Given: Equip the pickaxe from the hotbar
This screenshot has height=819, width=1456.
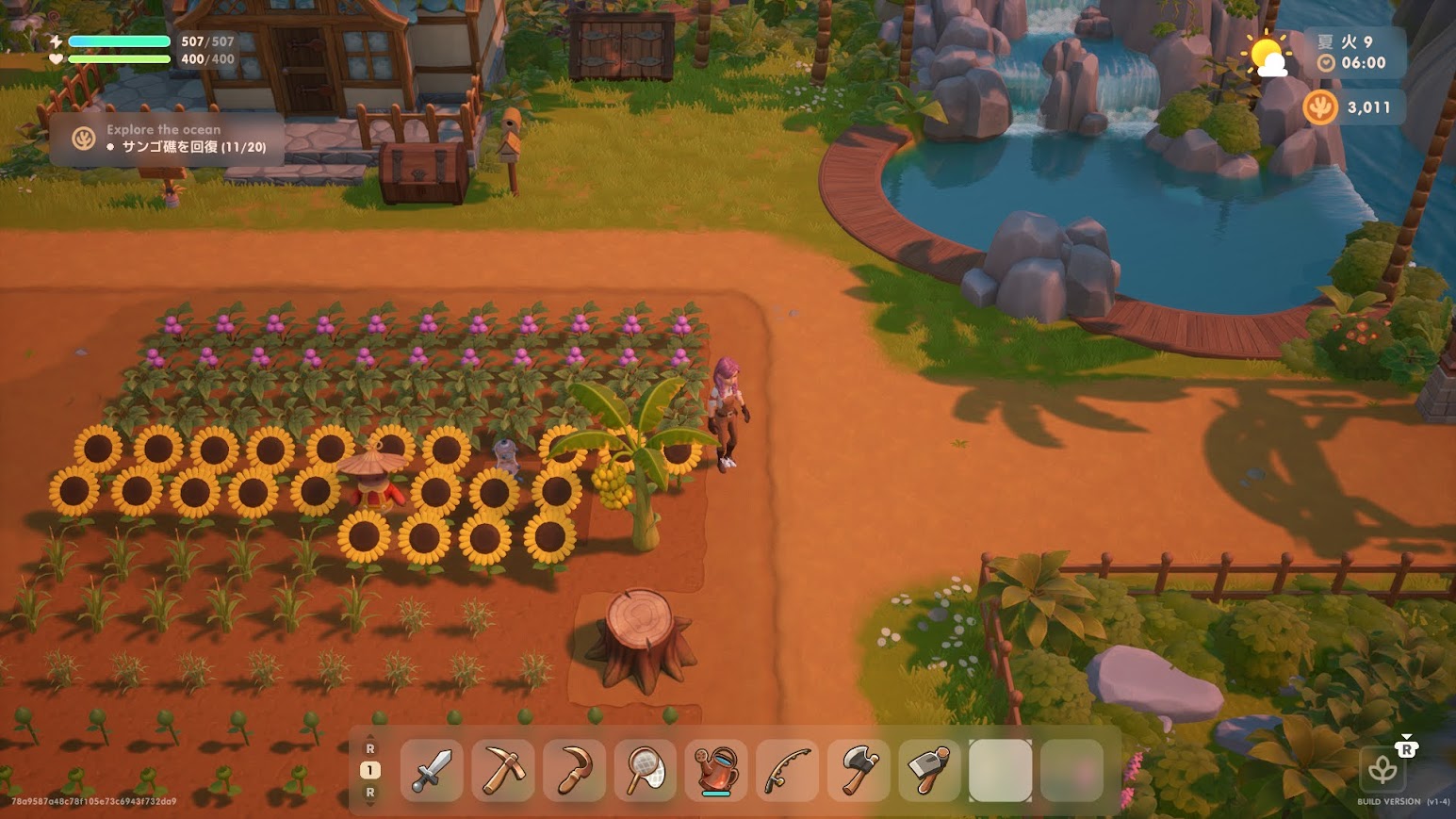Looking at the screenshot, I should [x=503, y=770].
